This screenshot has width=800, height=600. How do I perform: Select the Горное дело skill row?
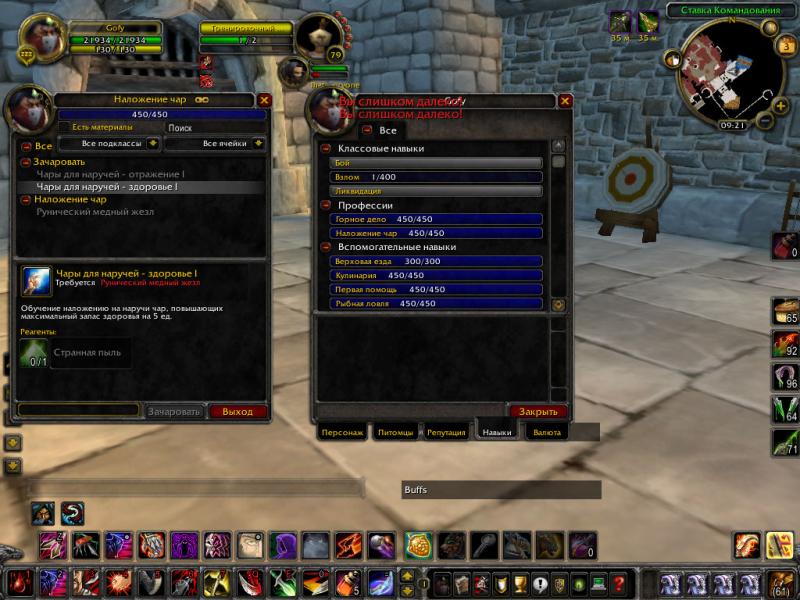tap(437, 219)
